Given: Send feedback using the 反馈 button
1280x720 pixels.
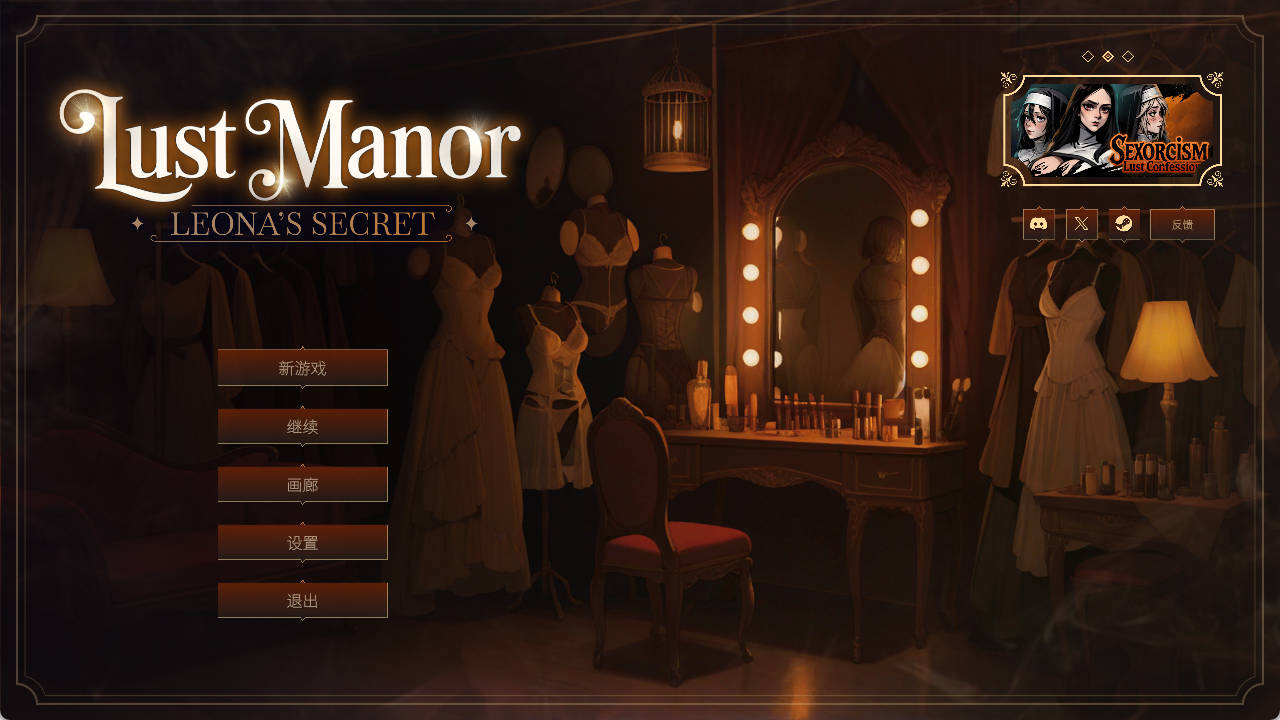Looking at the screenshot, I should pos(1182,224).
